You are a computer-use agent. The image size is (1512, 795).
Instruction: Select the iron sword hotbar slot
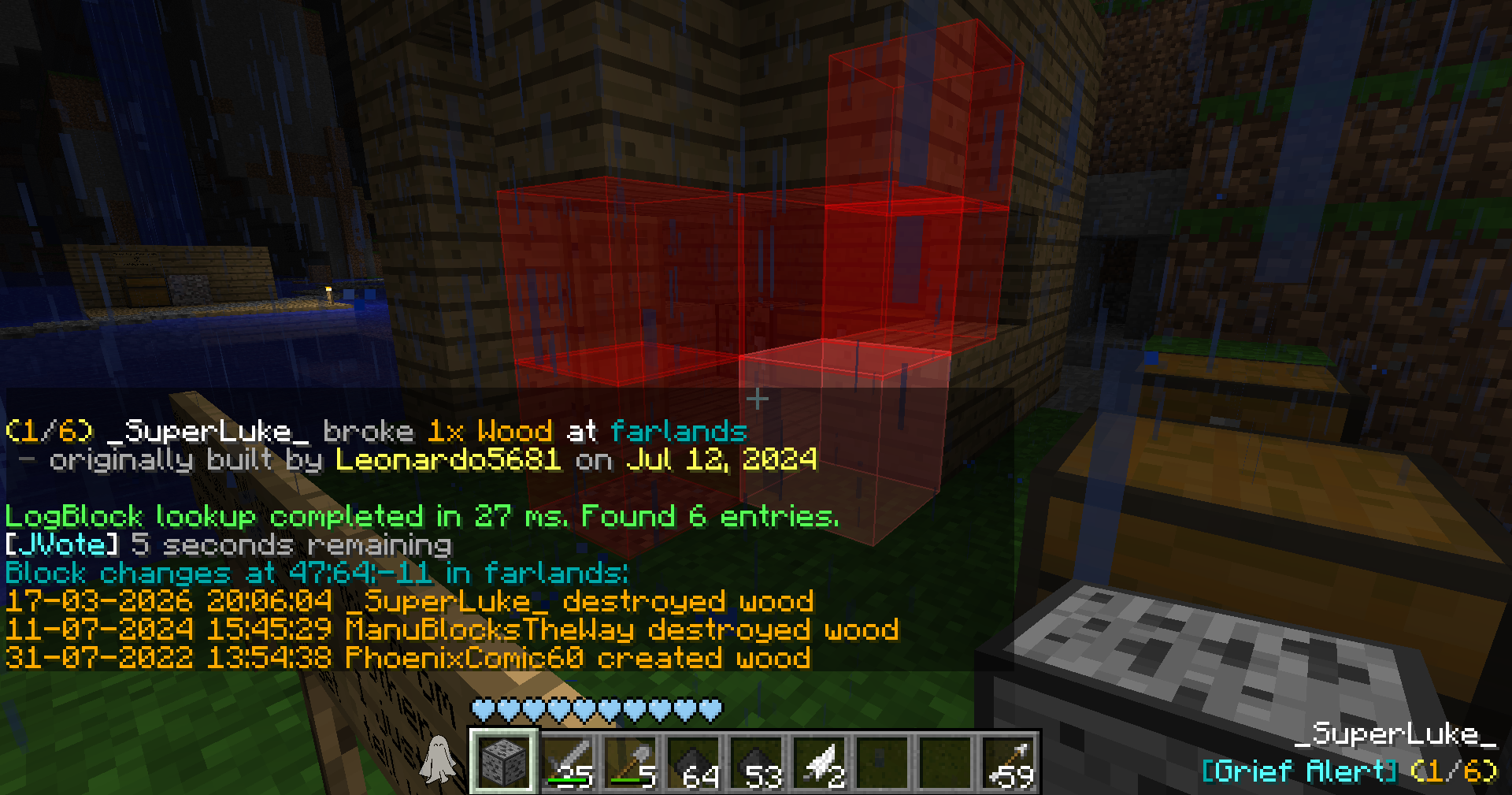point(568,761)
